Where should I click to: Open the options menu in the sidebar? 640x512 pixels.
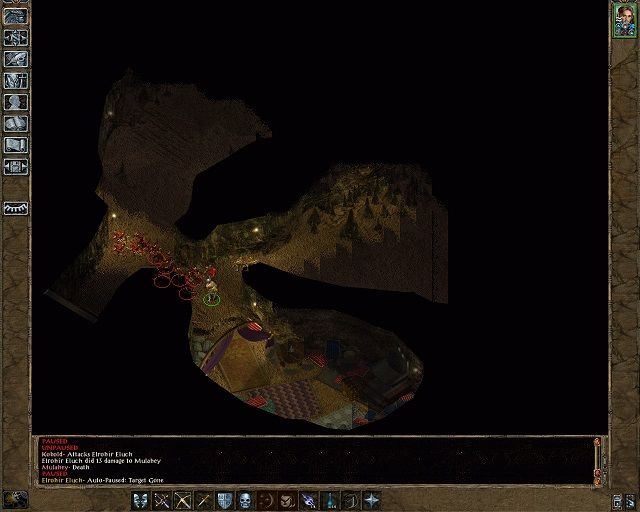click(x=15, y=165)
